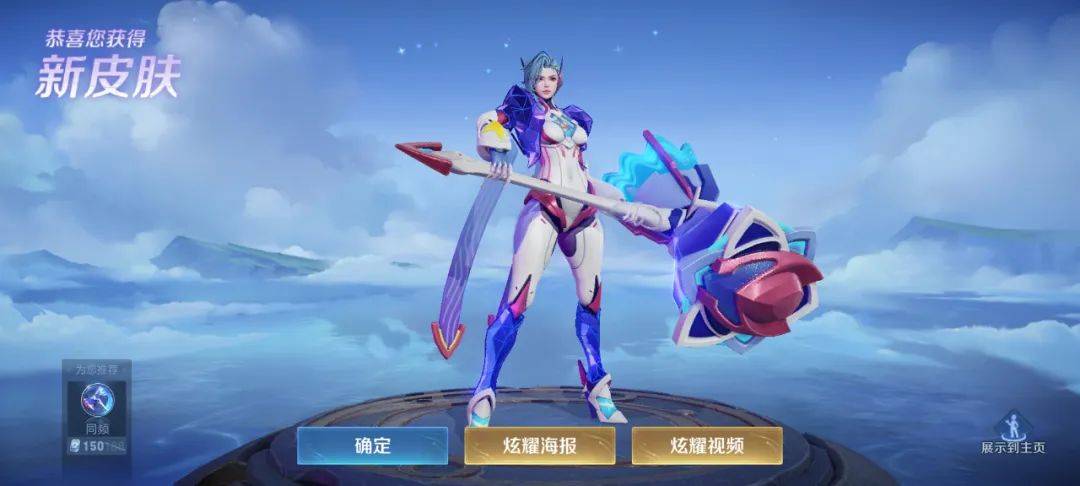Confirm with the 确定 button
Image resolution: width=1080 pixels, height=486 pixels.
[372, 446]
